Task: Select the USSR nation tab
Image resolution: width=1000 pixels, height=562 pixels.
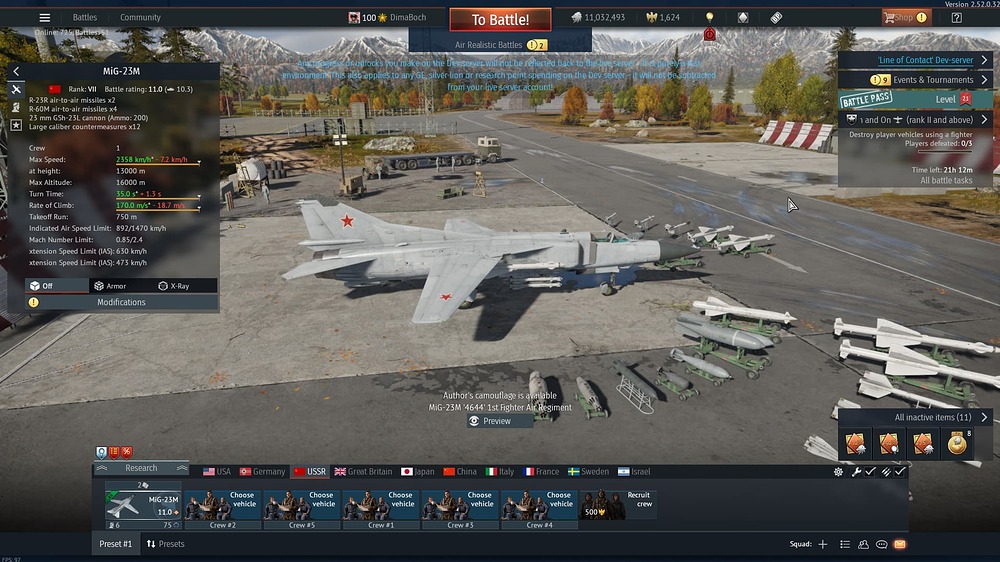Action: 309,471
